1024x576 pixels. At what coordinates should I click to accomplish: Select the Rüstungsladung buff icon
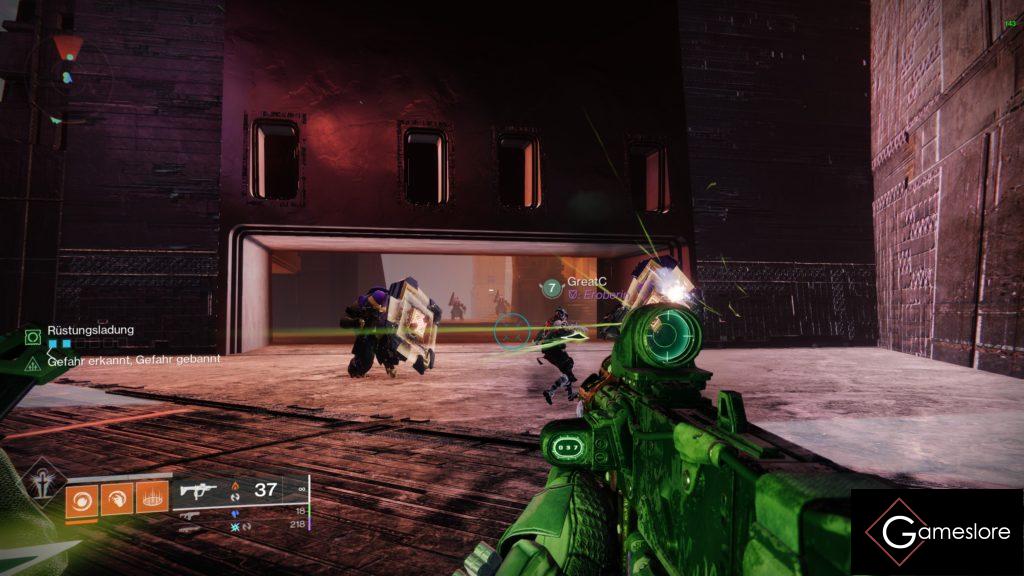tap(32, 336)
